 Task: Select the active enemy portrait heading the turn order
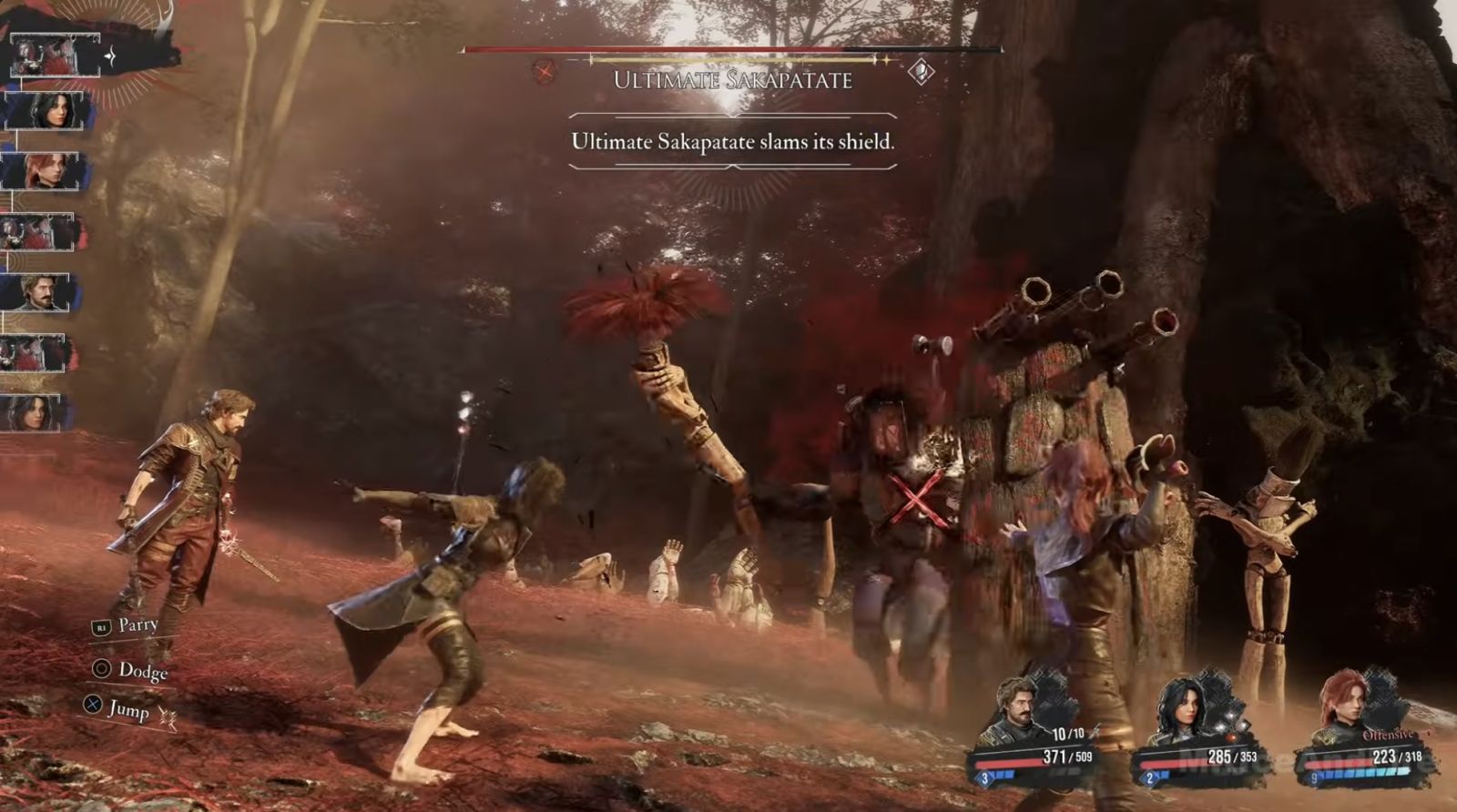55,55
